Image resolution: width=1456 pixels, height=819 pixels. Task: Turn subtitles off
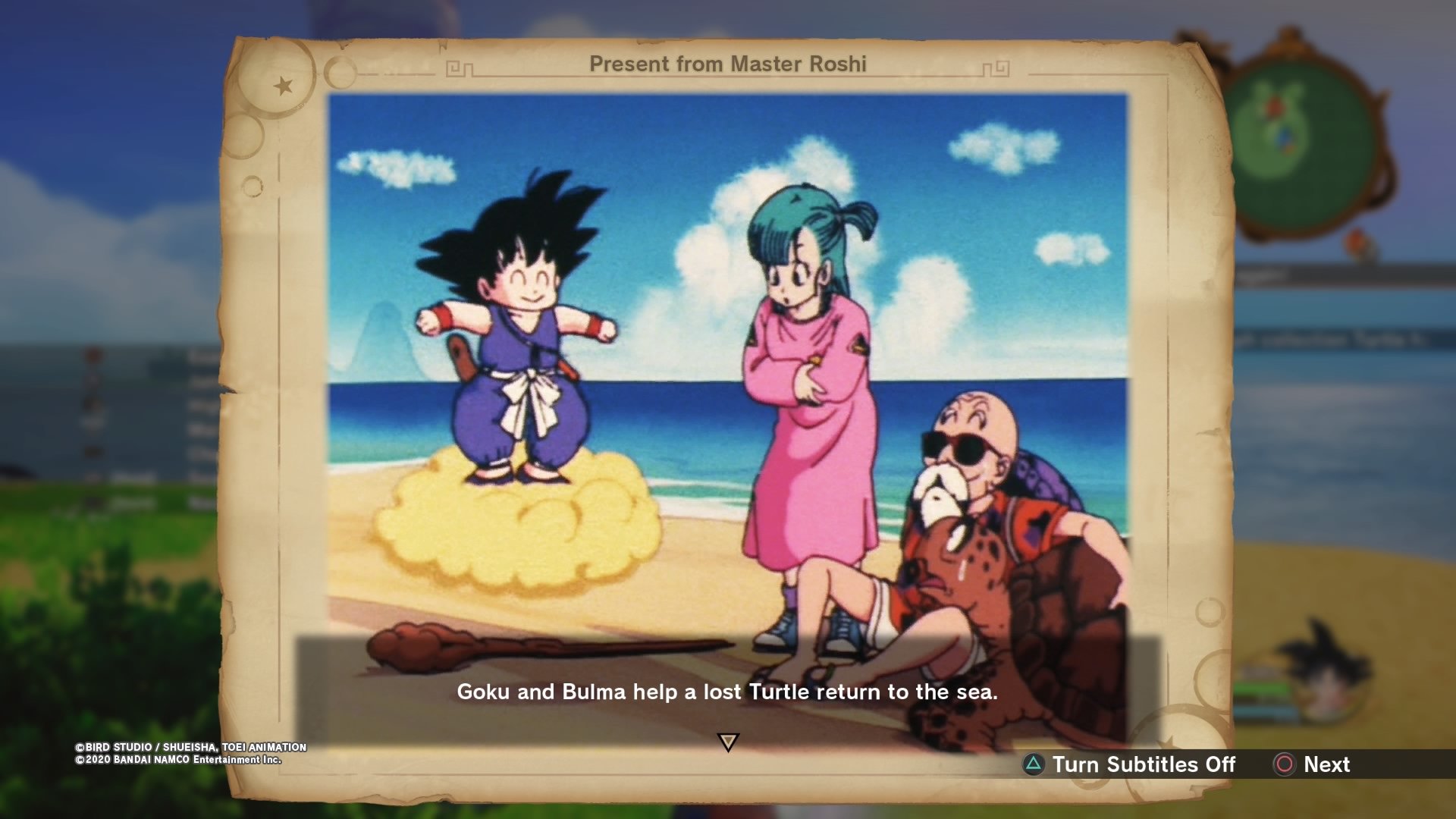(1129, 764)
